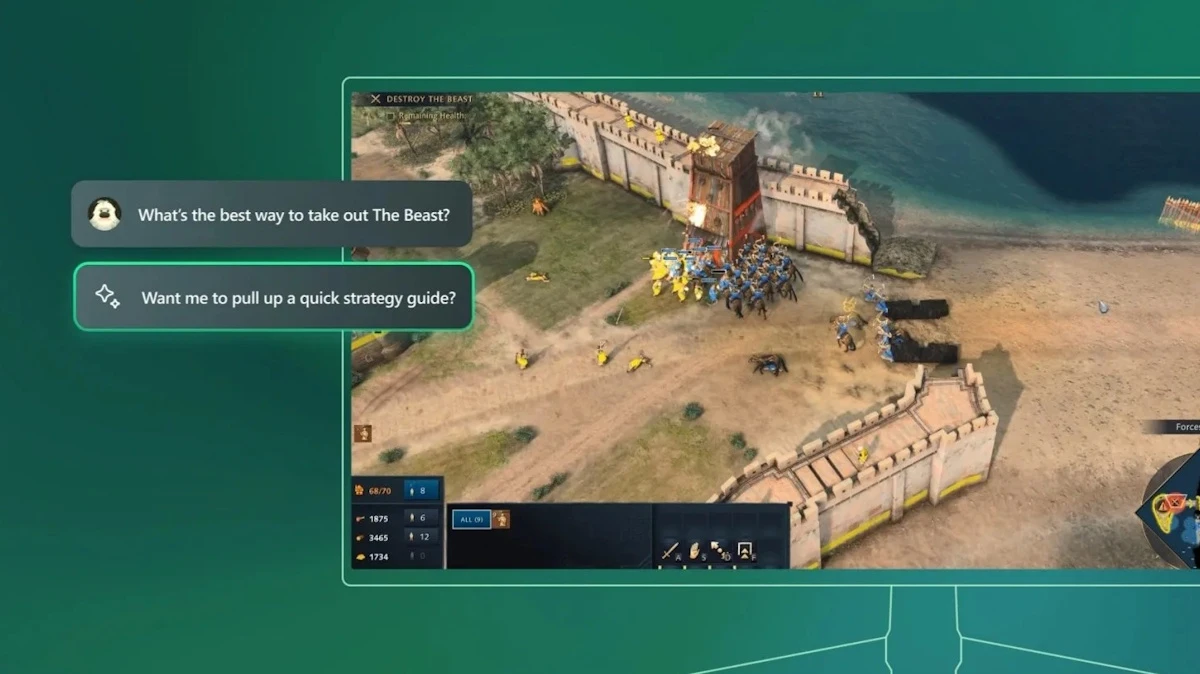
Task: Activate the patrol arrow command
Action: tap(721, 551)
